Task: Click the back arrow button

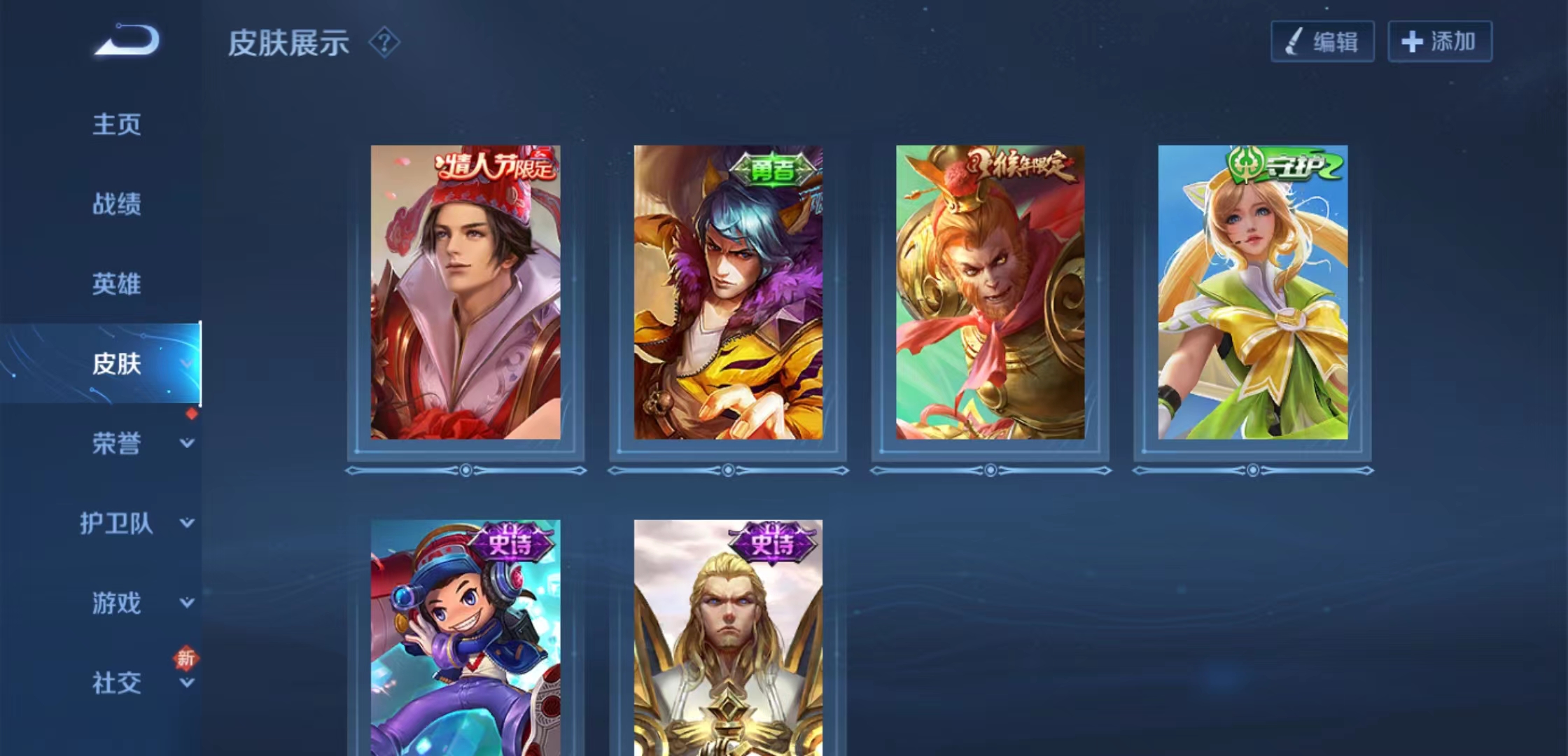Action: [127, 40]
